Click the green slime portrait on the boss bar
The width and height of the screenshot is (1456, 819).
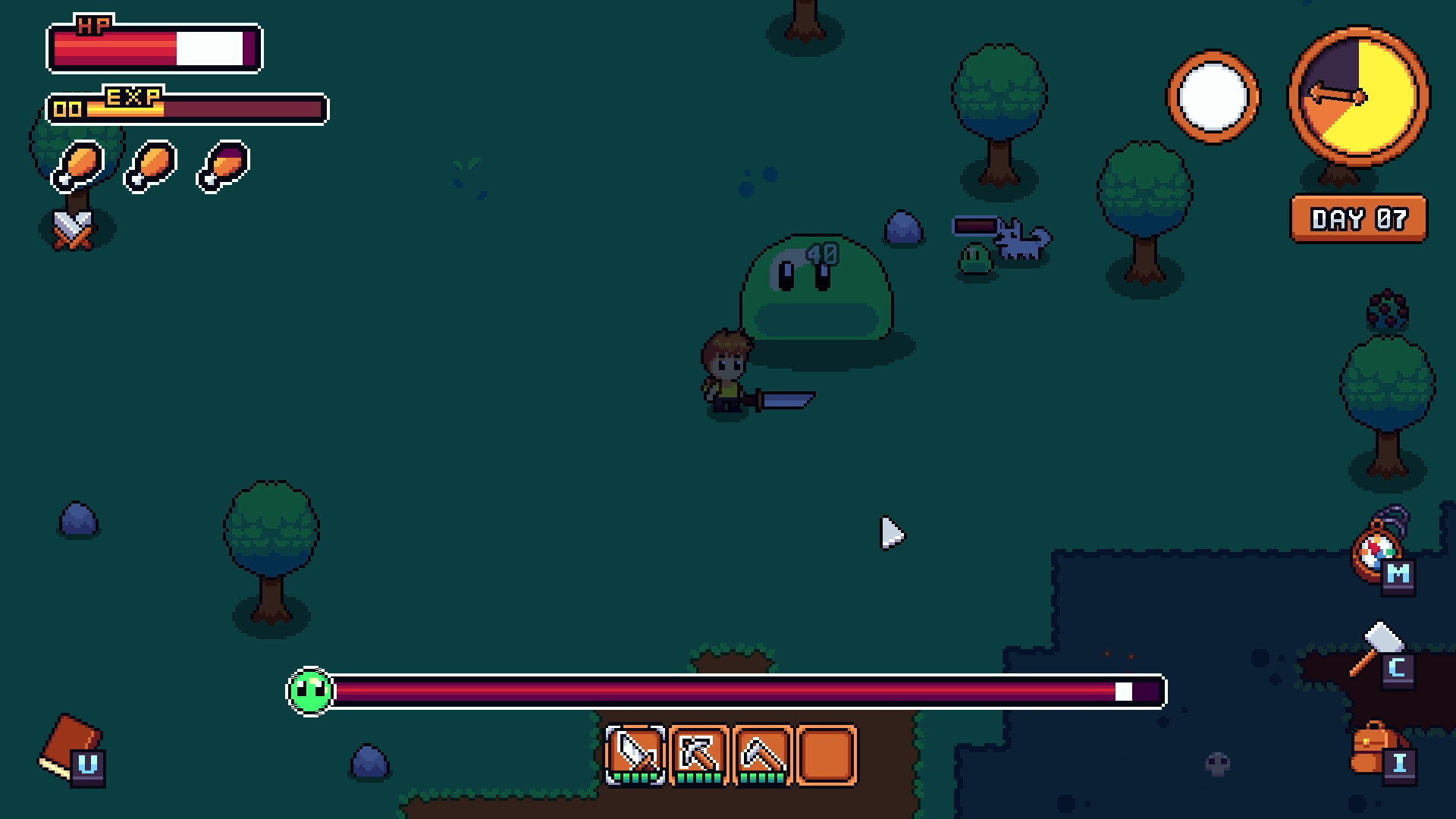tap(309, 692)
